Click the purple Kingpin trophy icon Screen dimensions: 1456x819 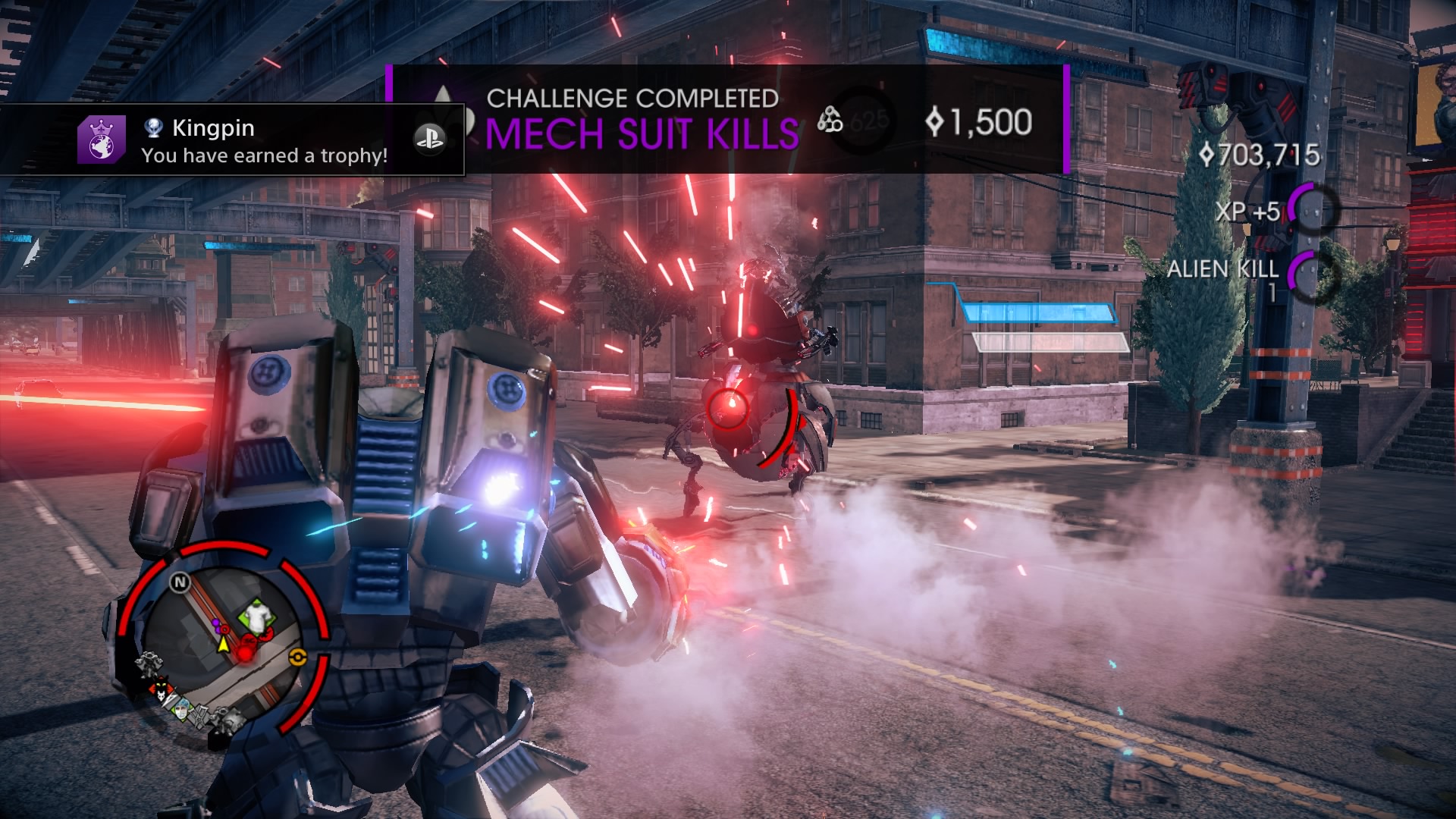click(101, 140)
